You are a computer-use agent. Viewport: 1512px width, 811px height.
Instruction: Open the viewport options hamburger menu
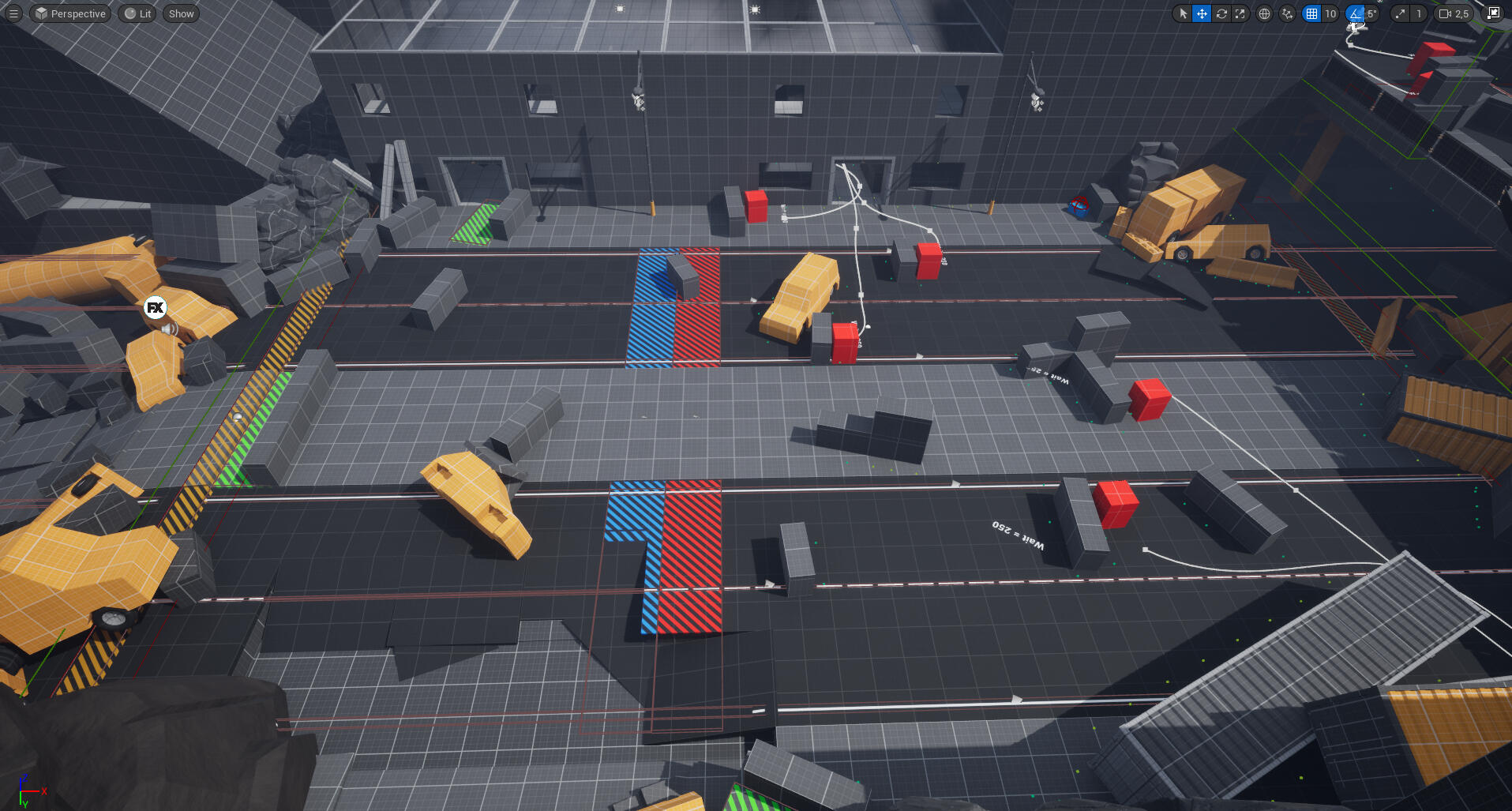click(13, 13)
